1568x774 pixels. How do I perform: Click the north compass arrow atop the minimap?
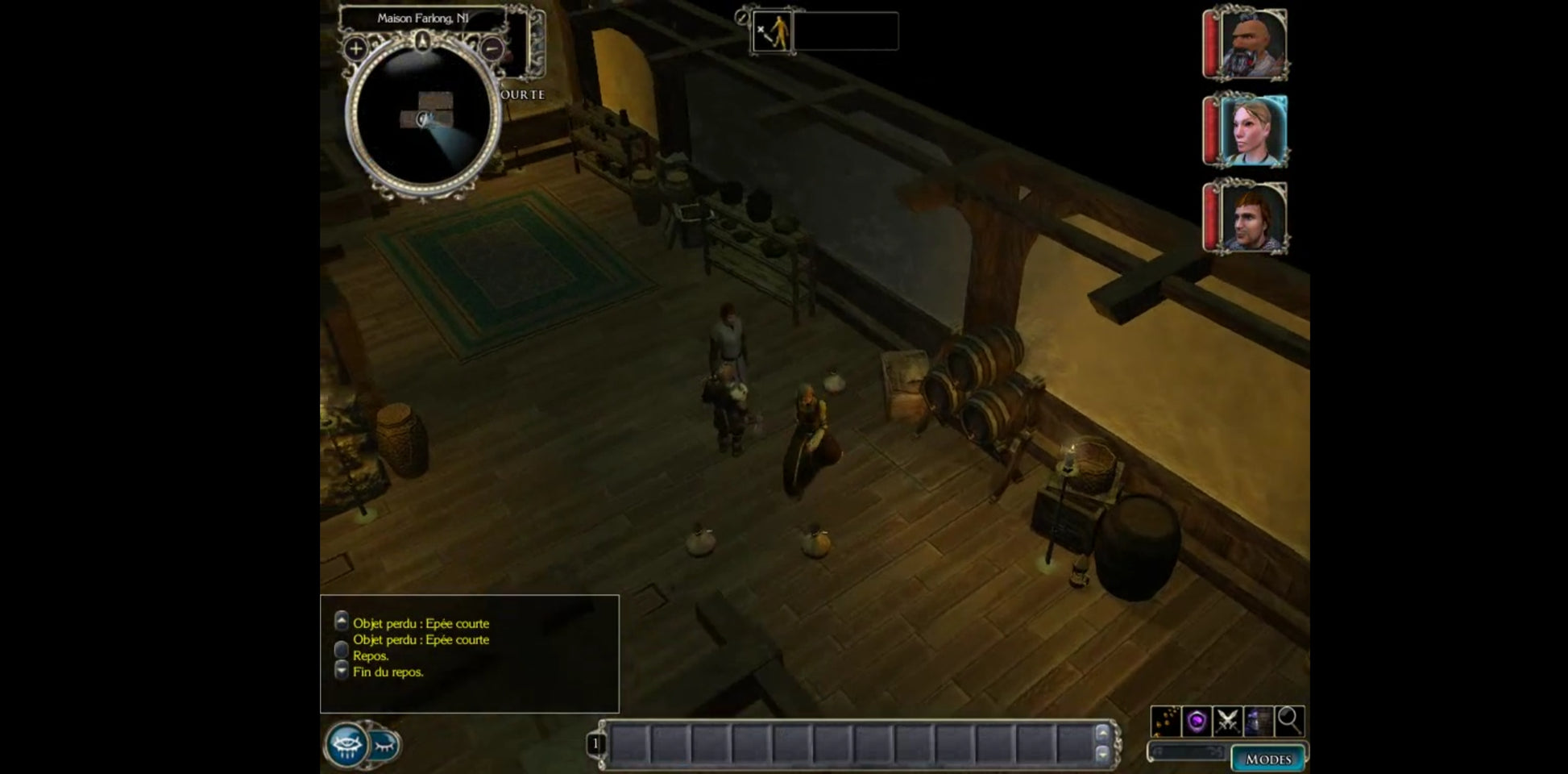(422, 39)
